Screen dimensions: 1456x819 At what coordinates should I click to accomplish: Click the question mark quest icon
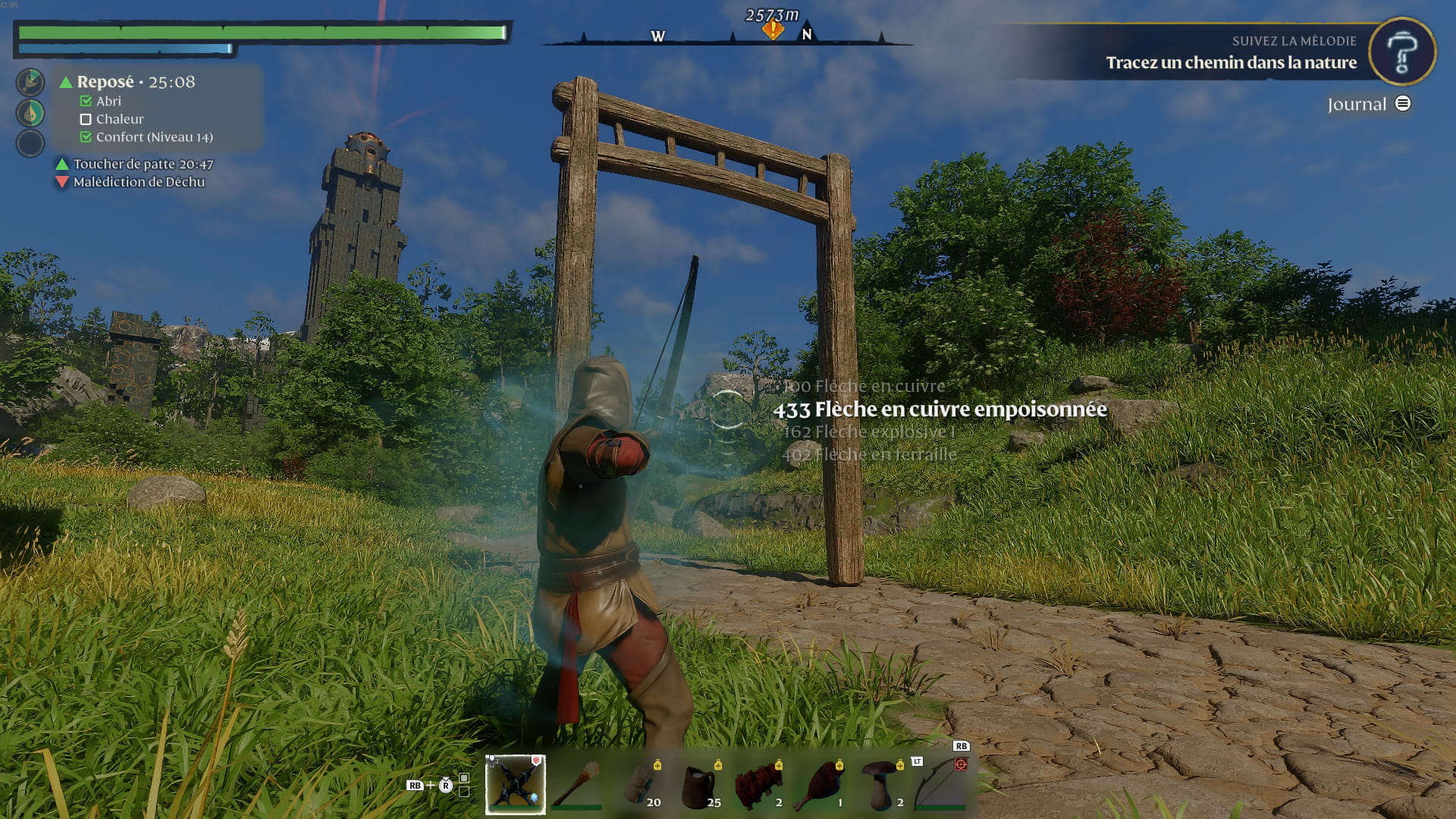coord(1402,52)
